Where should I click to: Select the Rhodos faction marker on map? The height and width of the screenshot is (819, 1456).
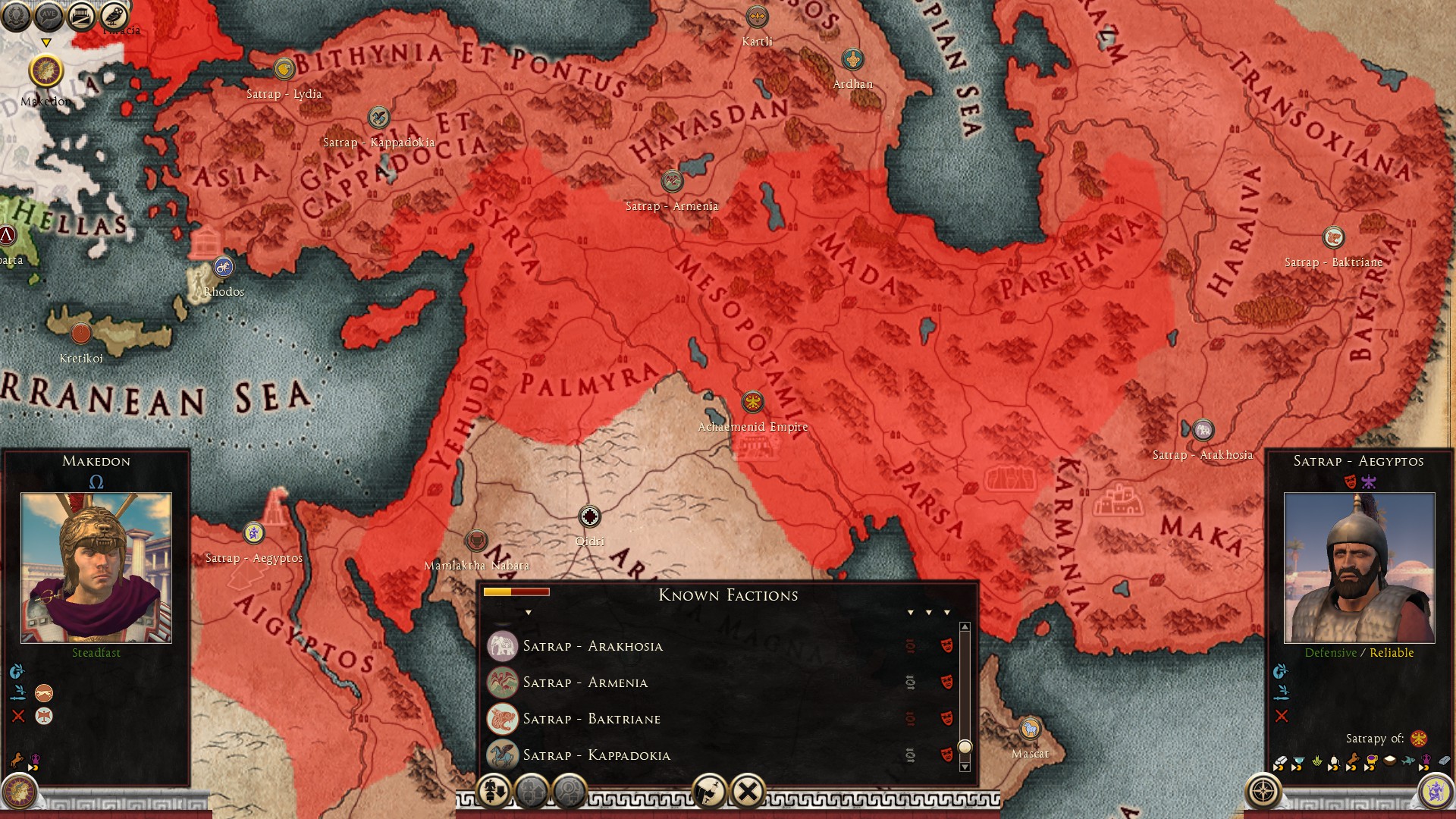[223, 267]
